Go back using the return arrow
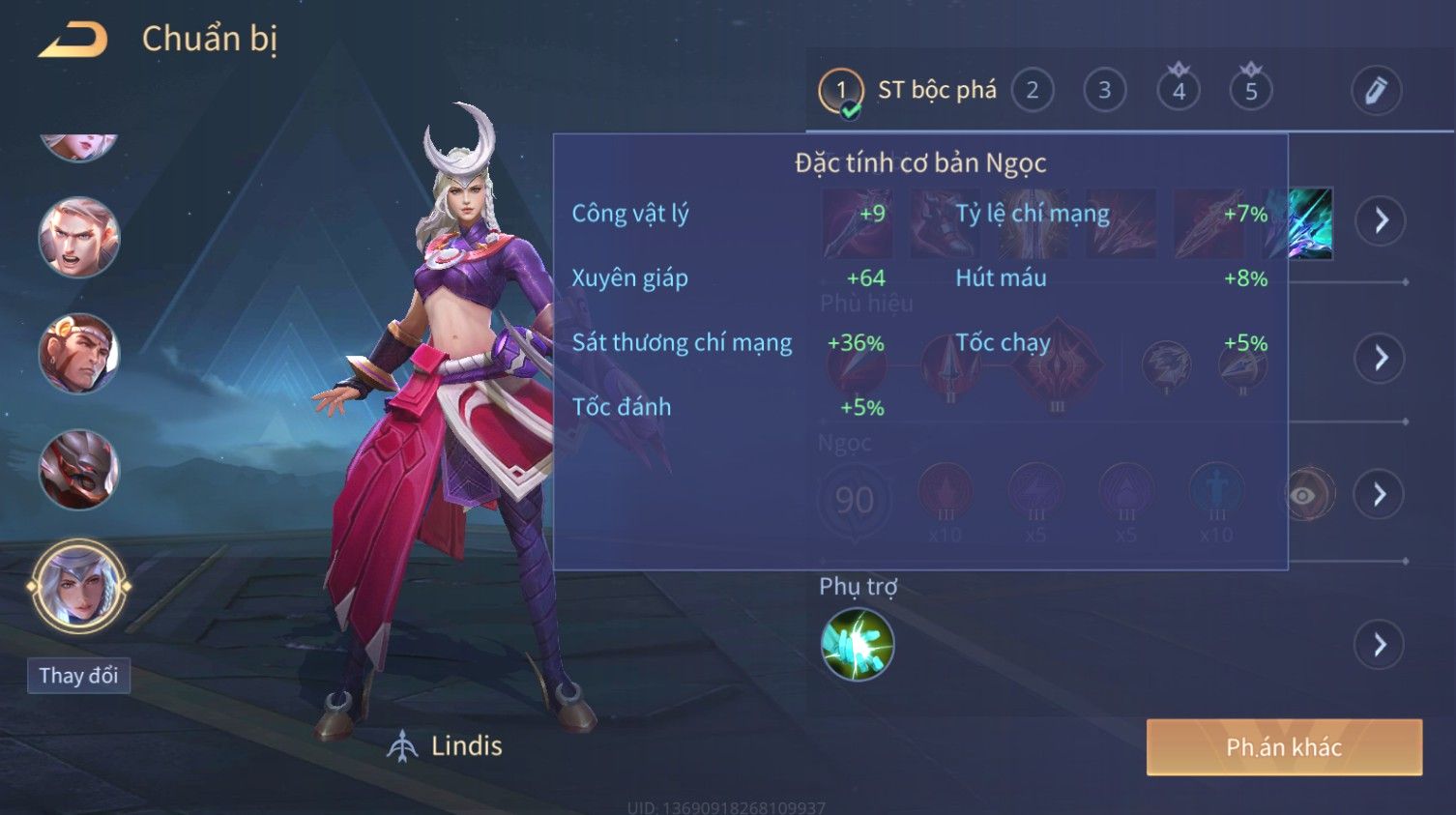1456x815 pixels. [x=73, y=40]
